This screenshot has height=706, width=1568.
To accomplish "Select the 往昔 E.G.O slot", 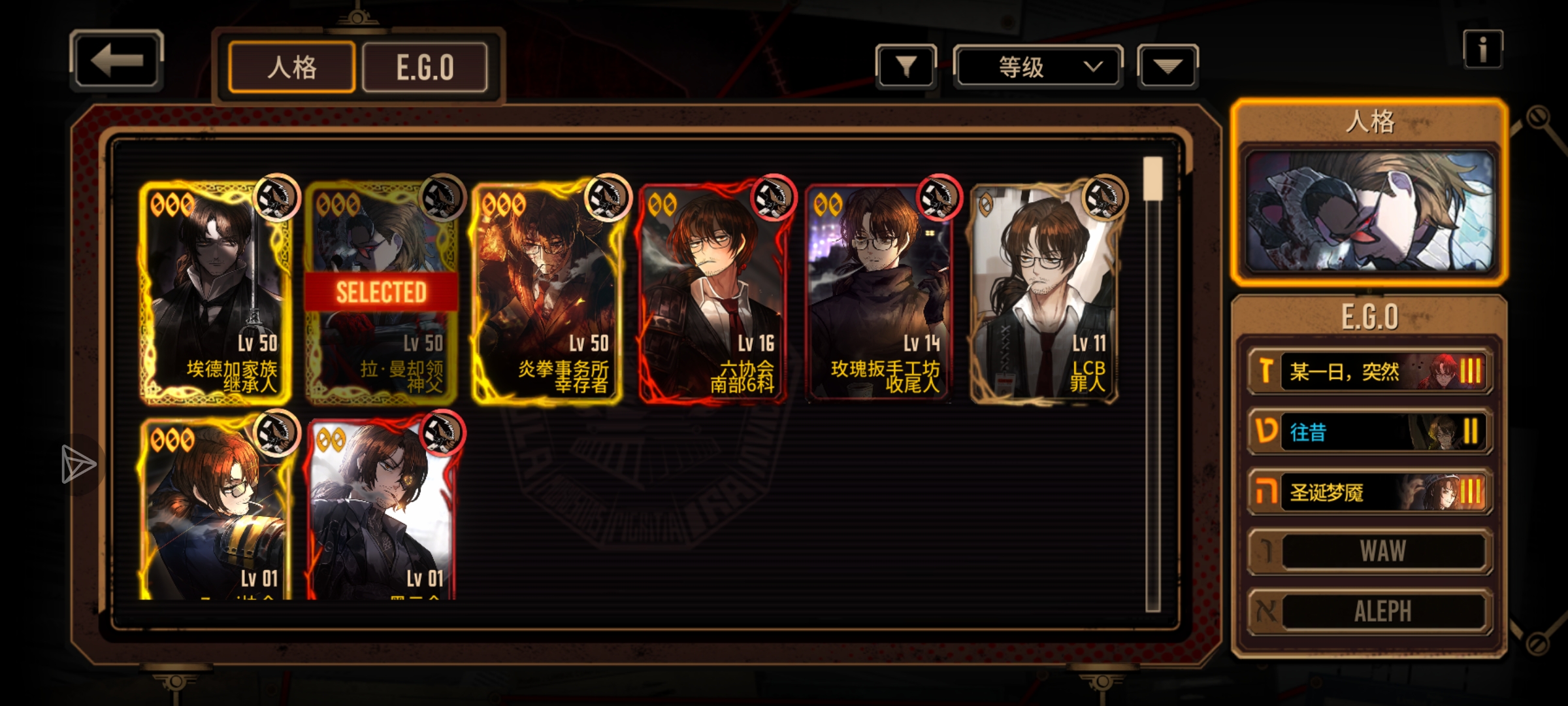I will (x=1370, y=431).
